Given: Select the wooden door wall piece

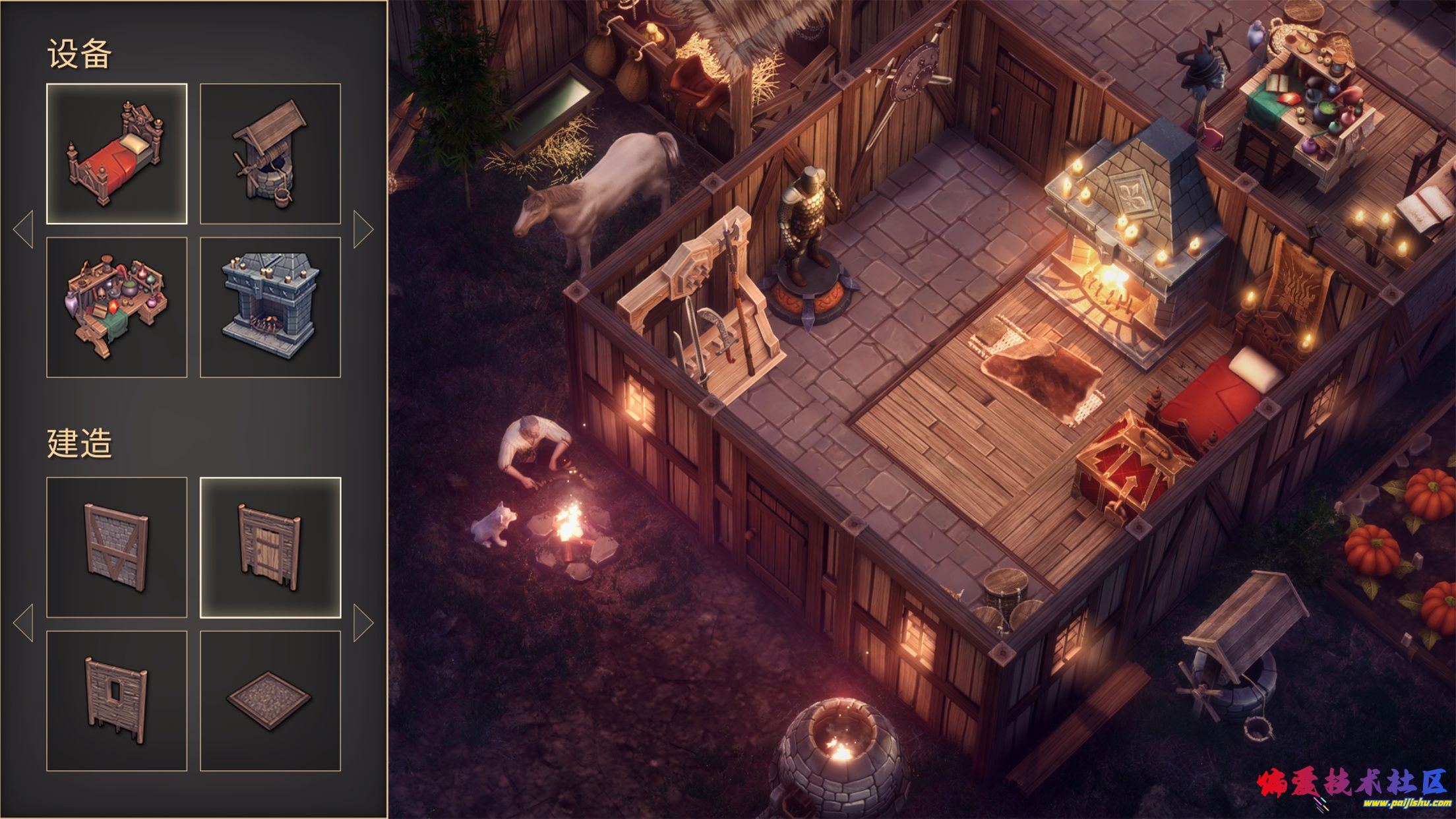Looking at the screenshot, I should point(270,547).
